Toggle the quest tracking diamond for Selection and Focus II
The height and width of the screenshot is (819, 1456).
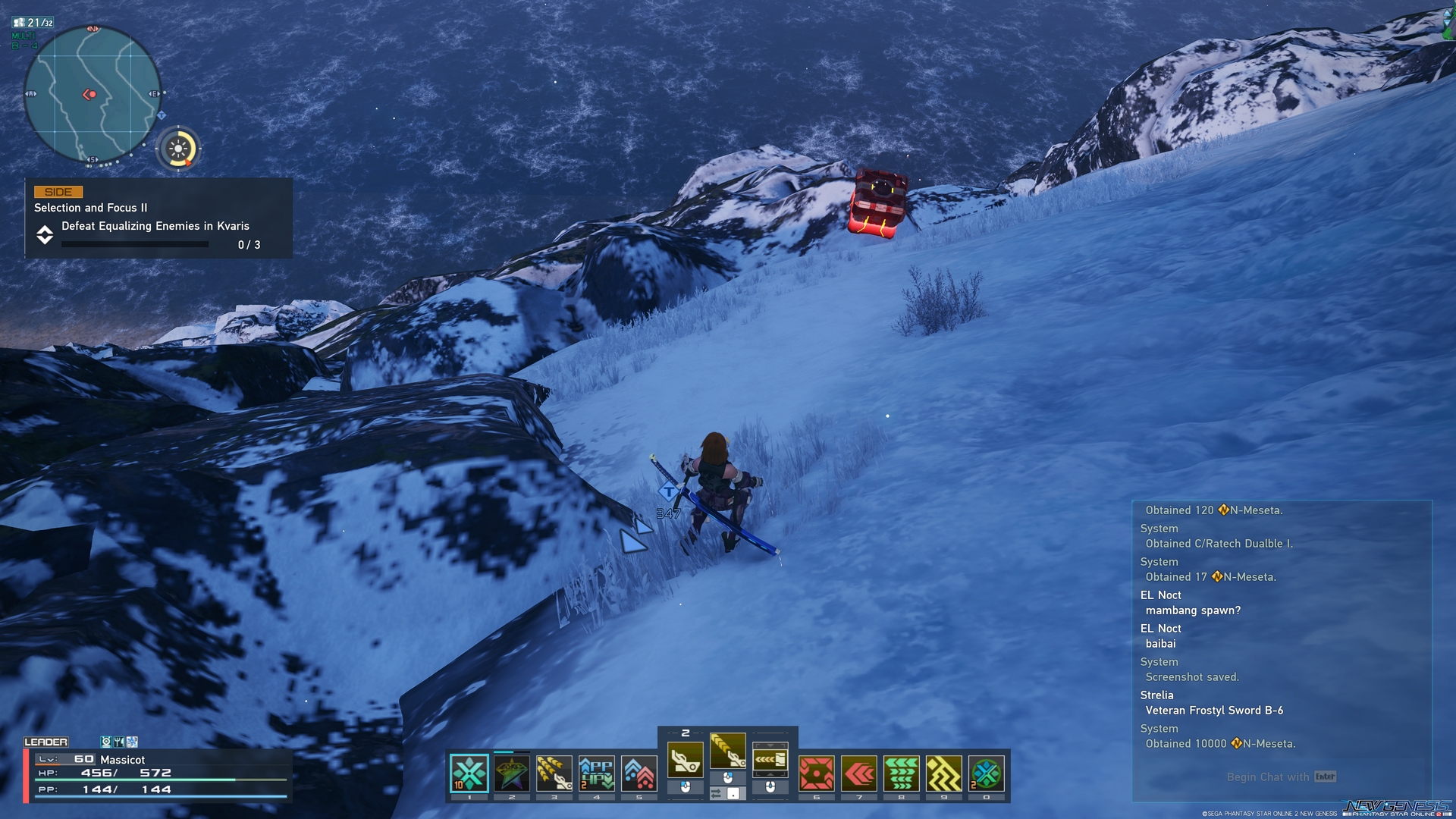pos(45,237)
